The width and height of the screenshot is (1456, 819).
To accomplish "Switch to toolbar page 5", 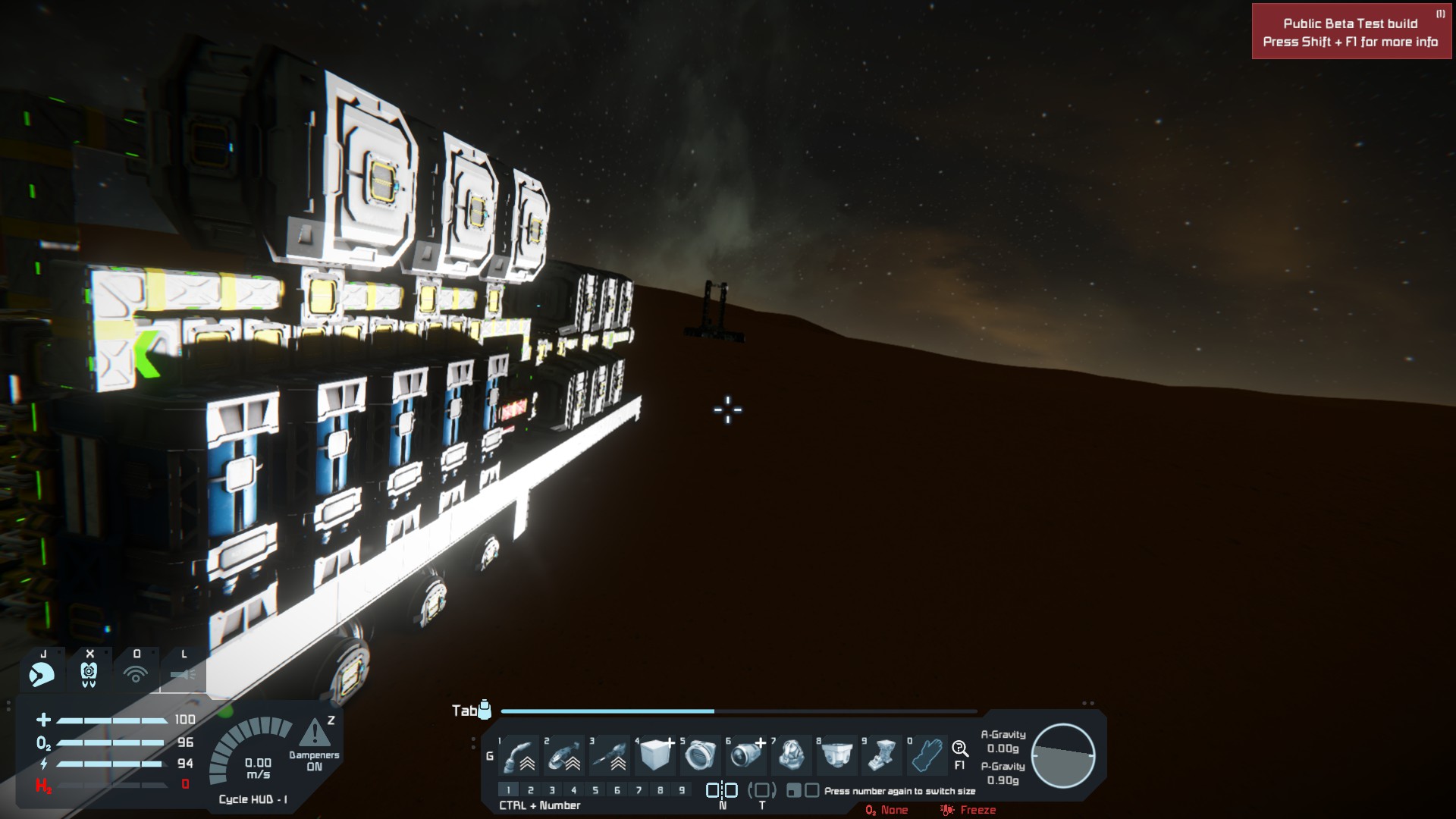I will click(595, 790).
